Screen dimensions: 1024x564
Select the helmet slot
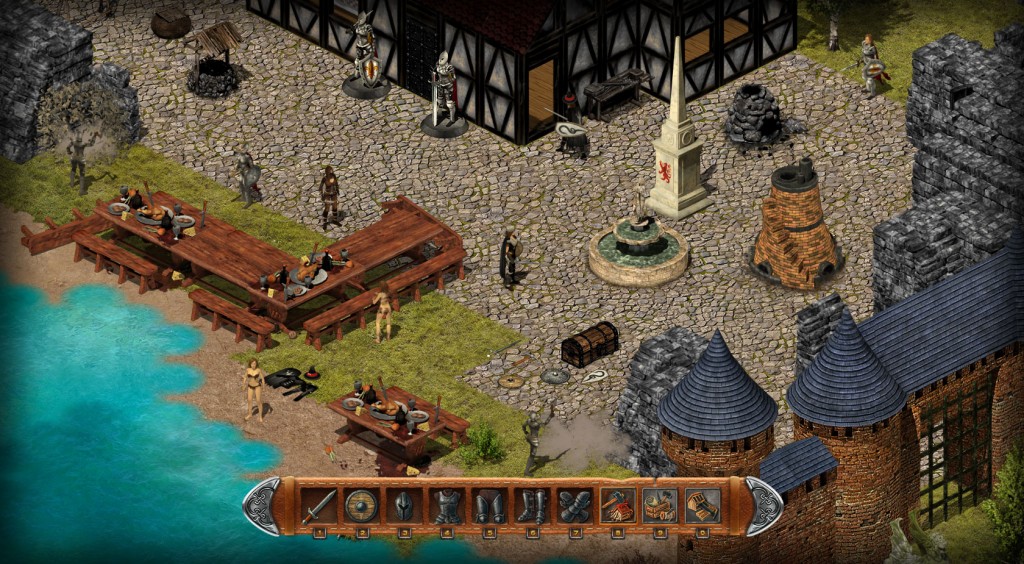tap(404, 506)
